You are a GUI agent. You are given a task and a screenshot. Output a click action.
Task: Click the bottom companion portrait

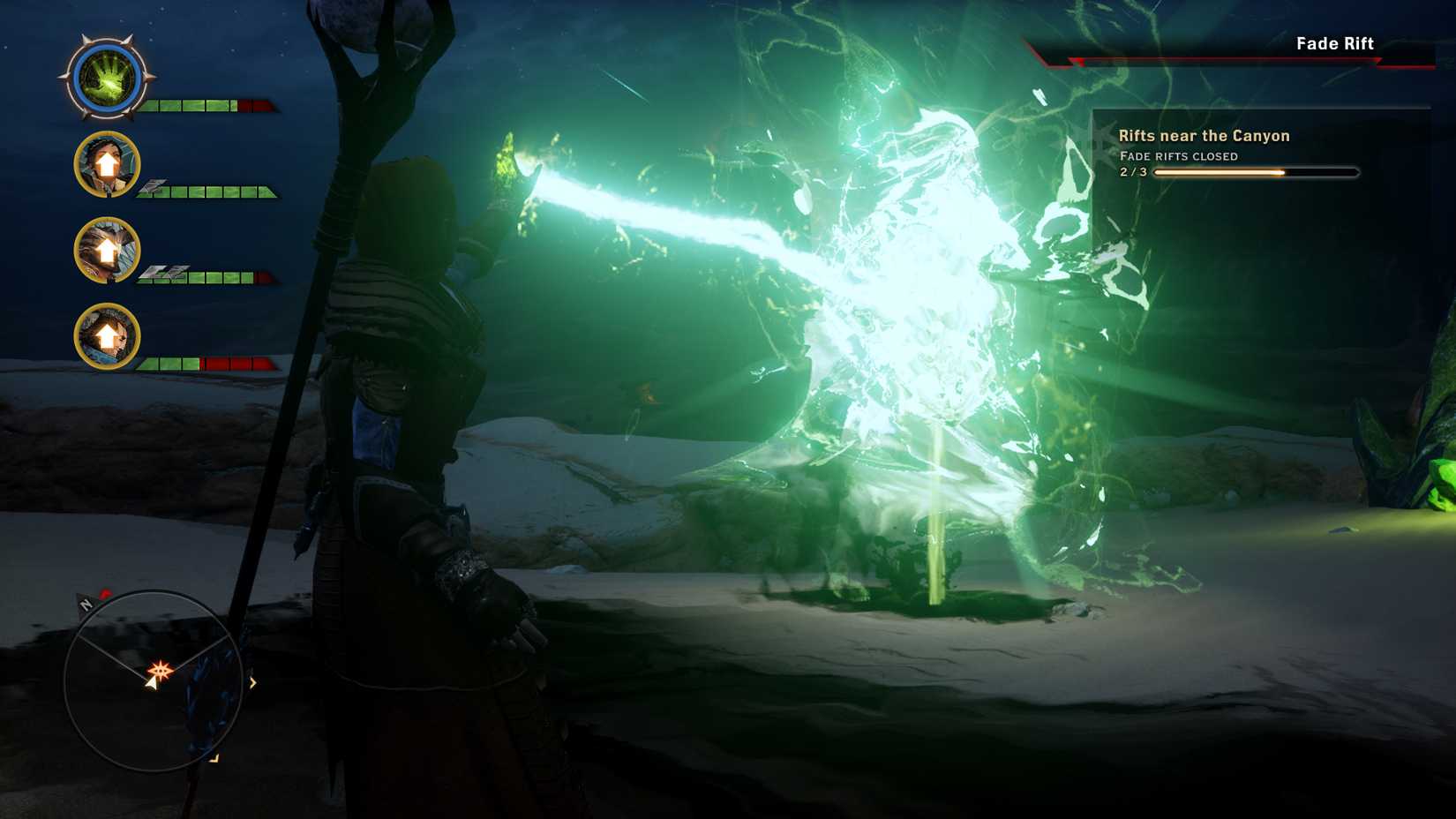[x=106, y=336]
